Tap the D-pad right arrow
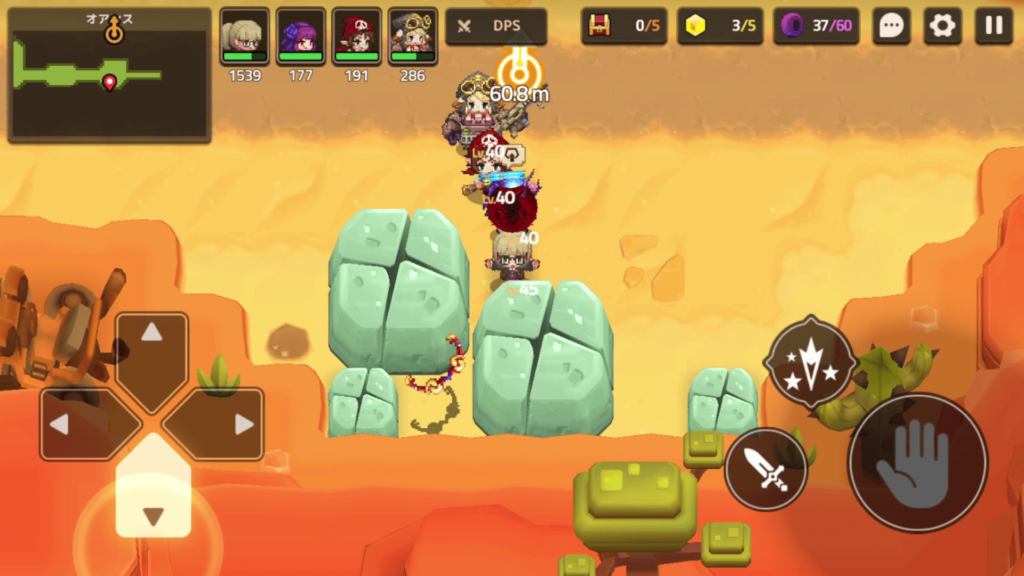Viewport: 1024px width, 576px height. click(226, 424)
